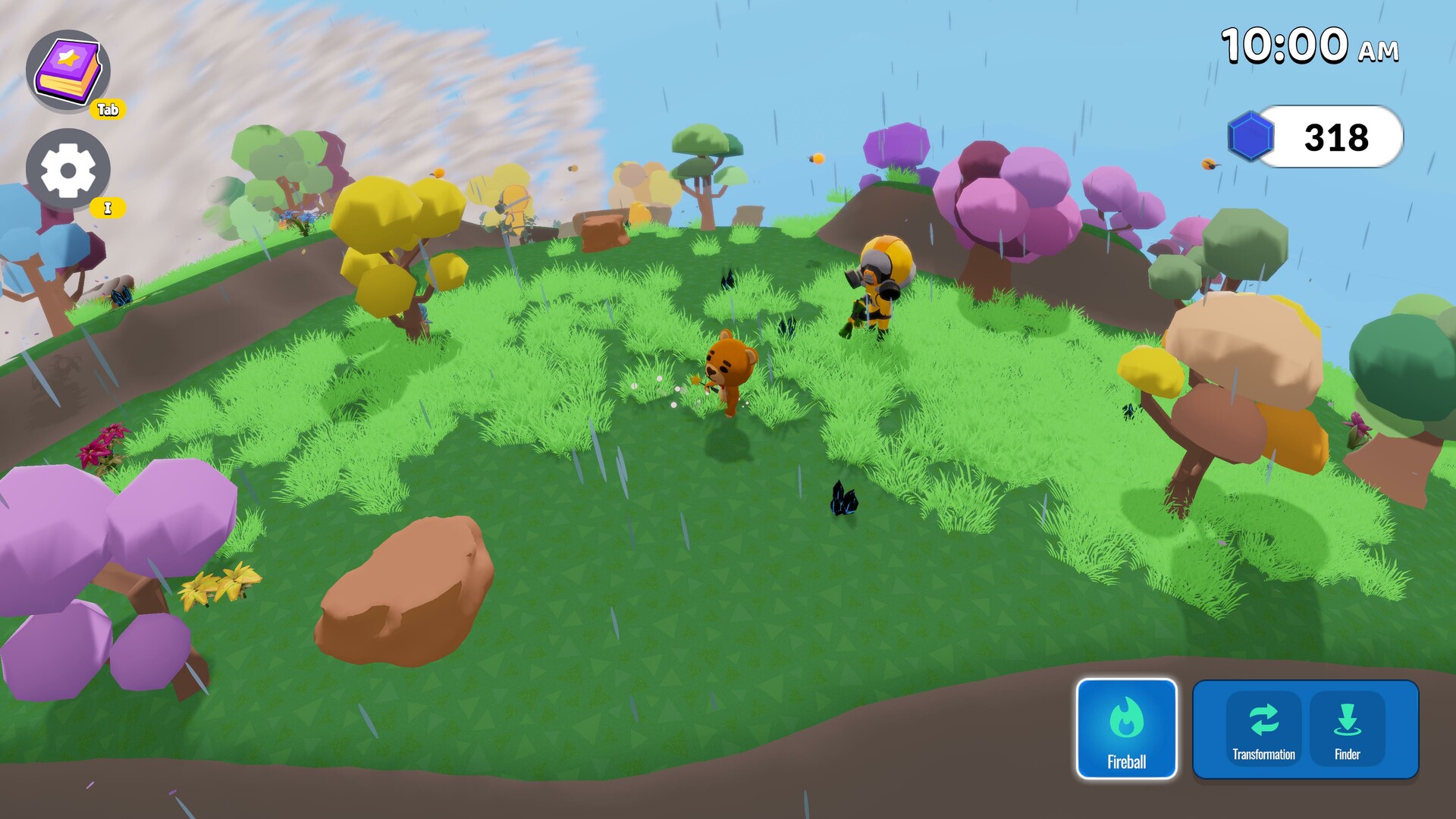
Task: Select the Finder ability
Action: pyautogui.click(x=1347, y=729)
